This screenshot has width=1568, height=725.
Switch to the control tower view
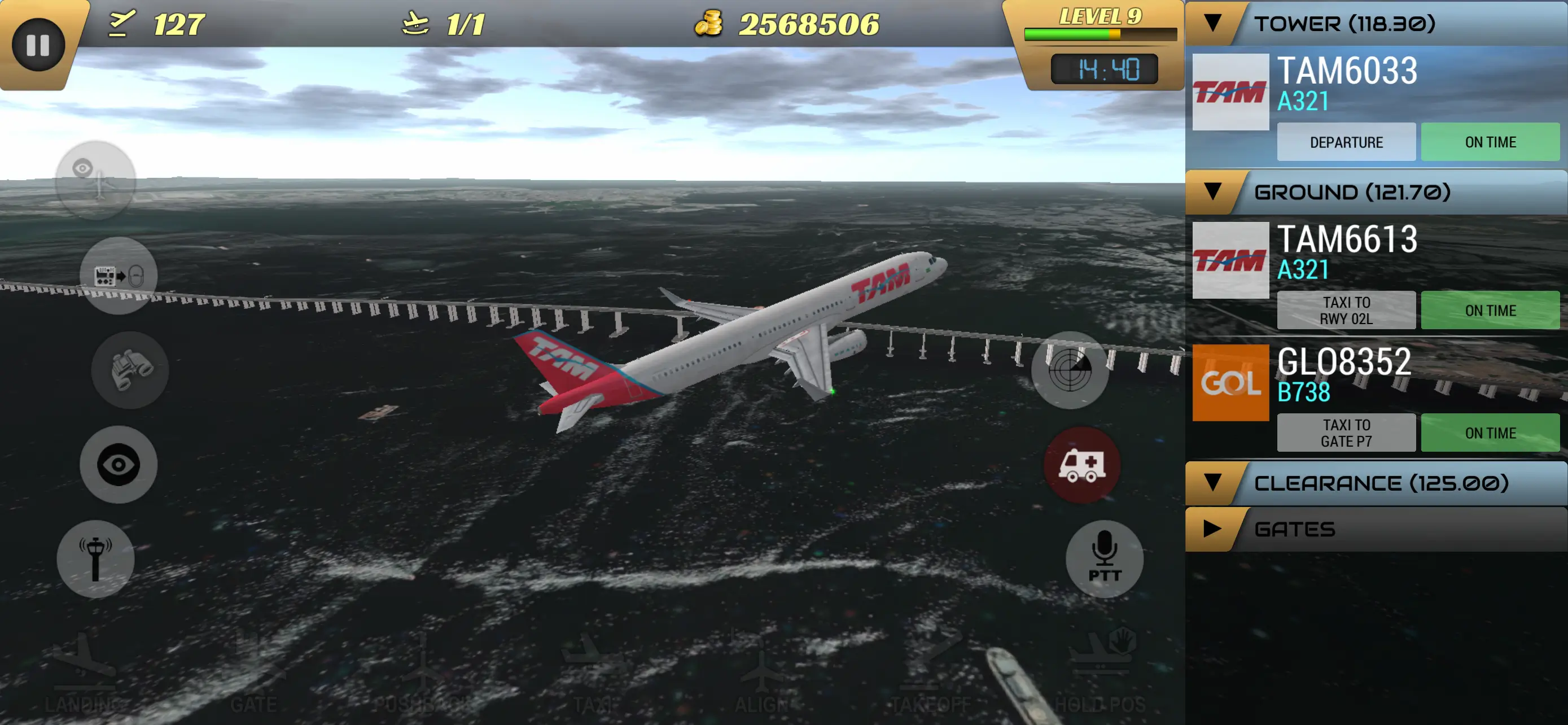click(x=95, y=559)
